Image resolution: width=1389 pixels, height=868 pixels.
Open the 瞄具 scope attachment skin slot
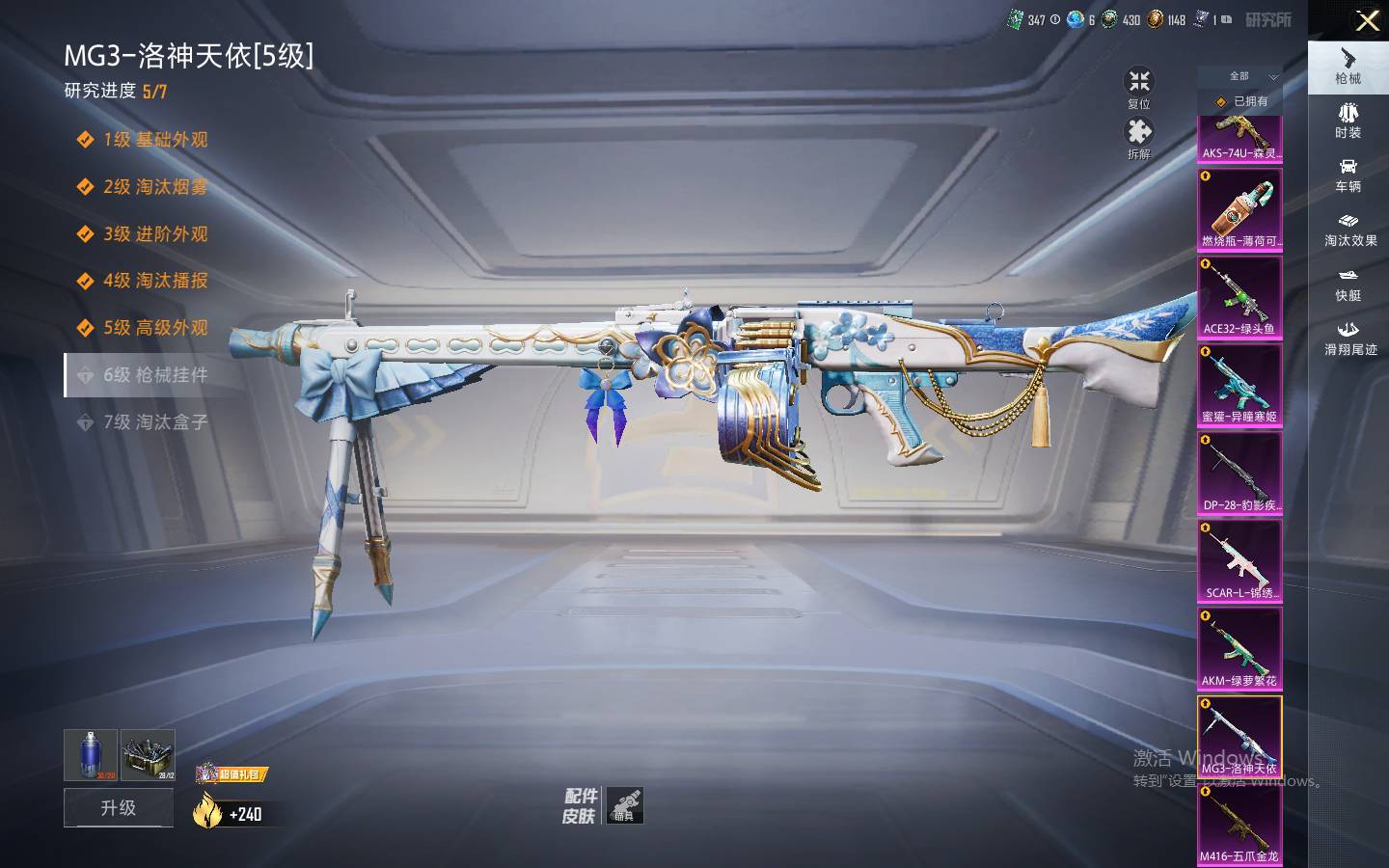click(x=625, y=805)
